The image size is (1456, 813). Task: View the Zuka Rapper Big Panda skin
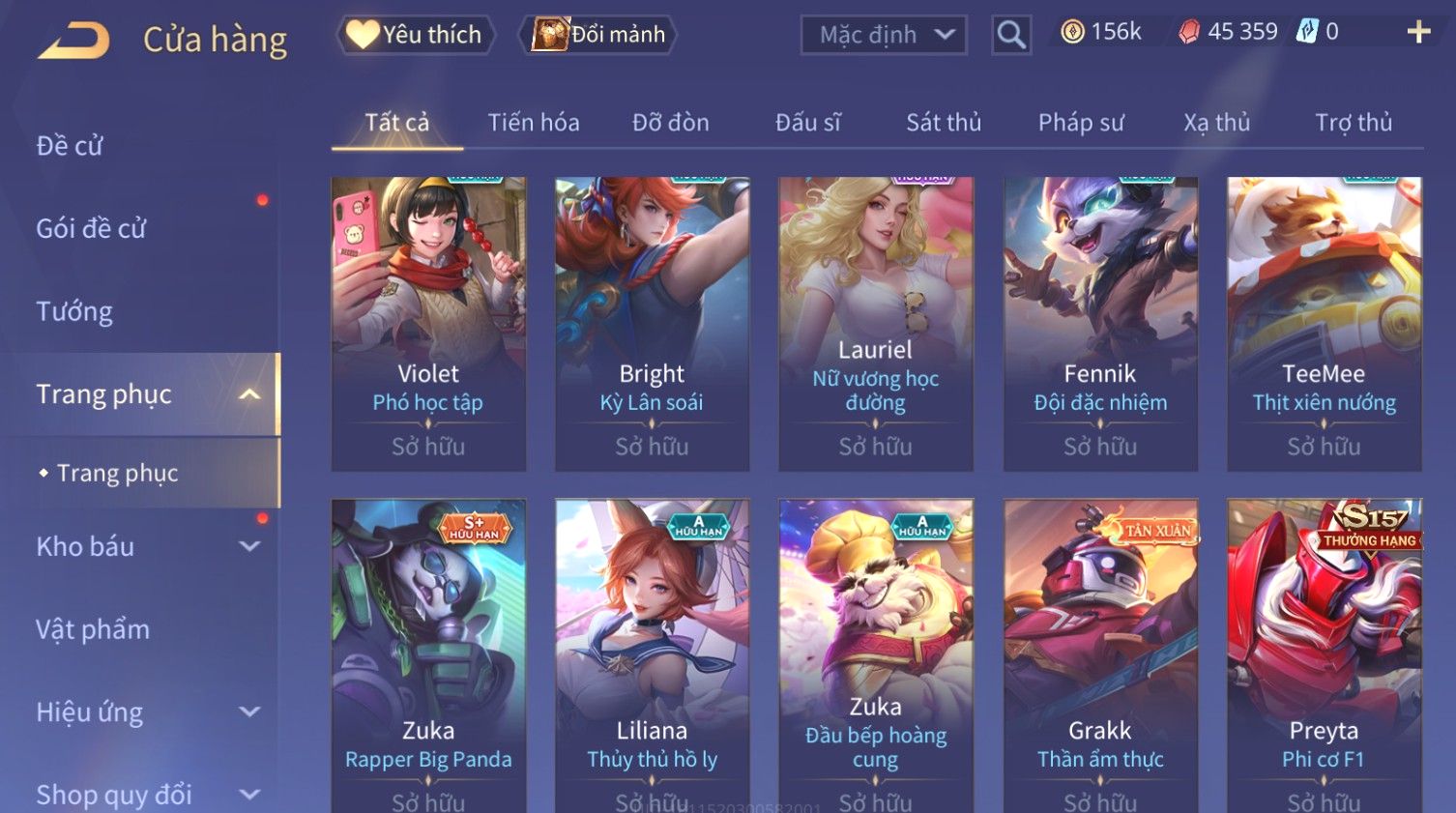point(428,655)
